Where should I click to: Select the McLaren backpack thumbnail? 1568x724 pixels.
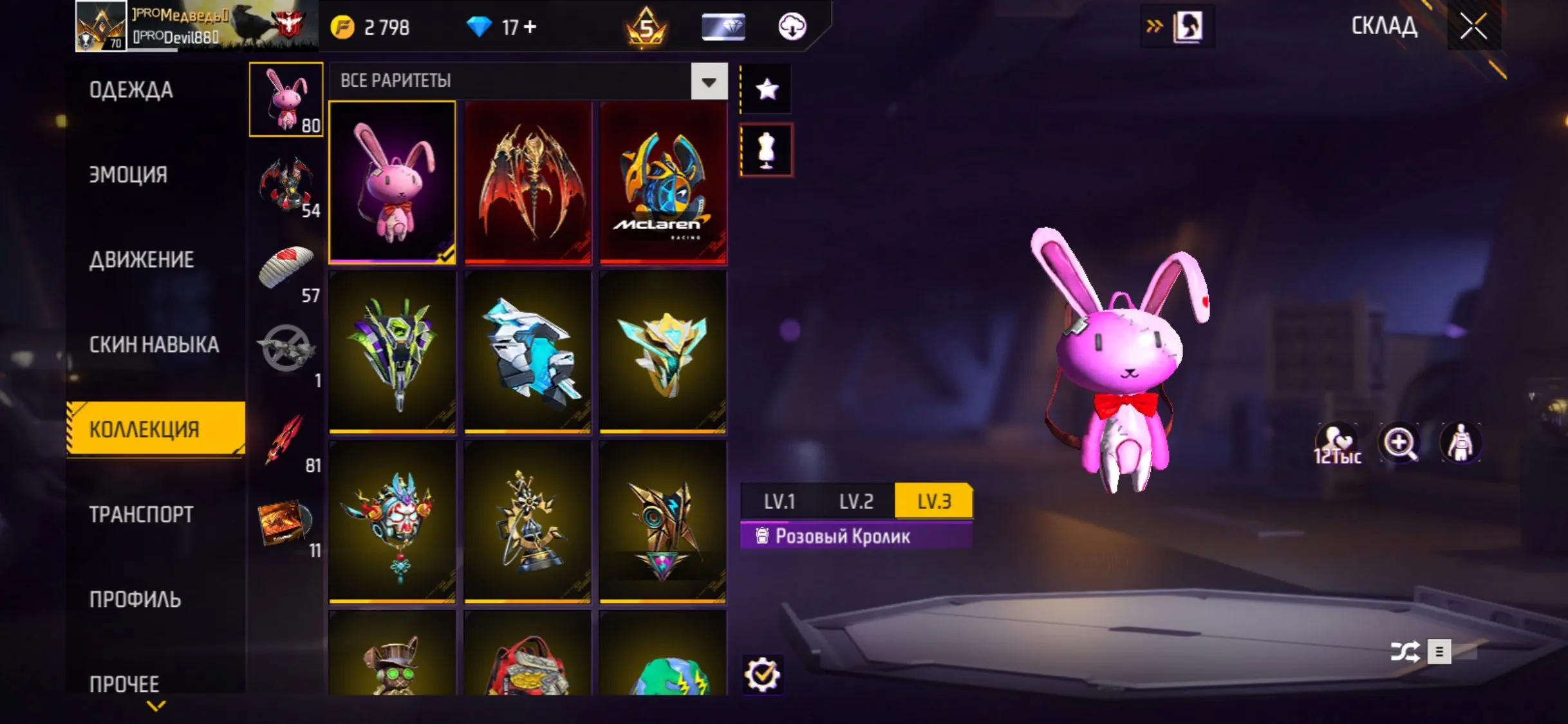tap(663, 182)
